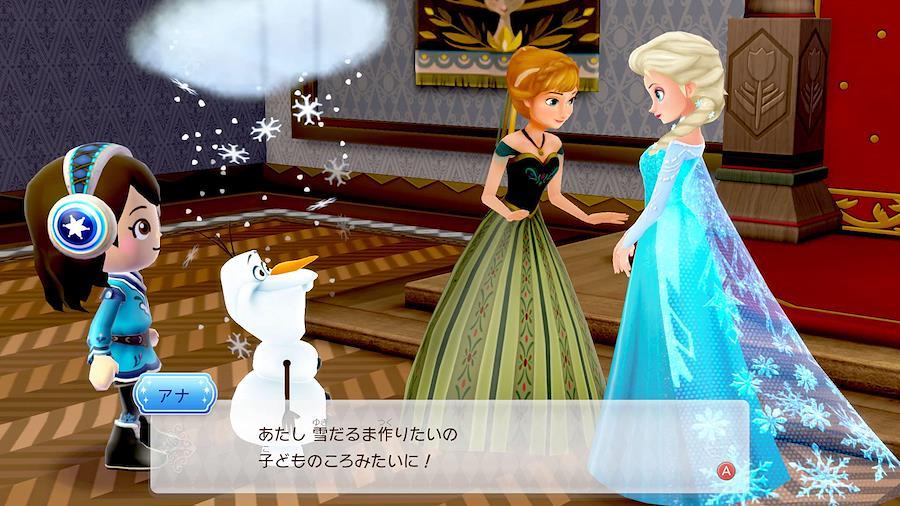Advance the dialogue box with Anna's line

726,468
